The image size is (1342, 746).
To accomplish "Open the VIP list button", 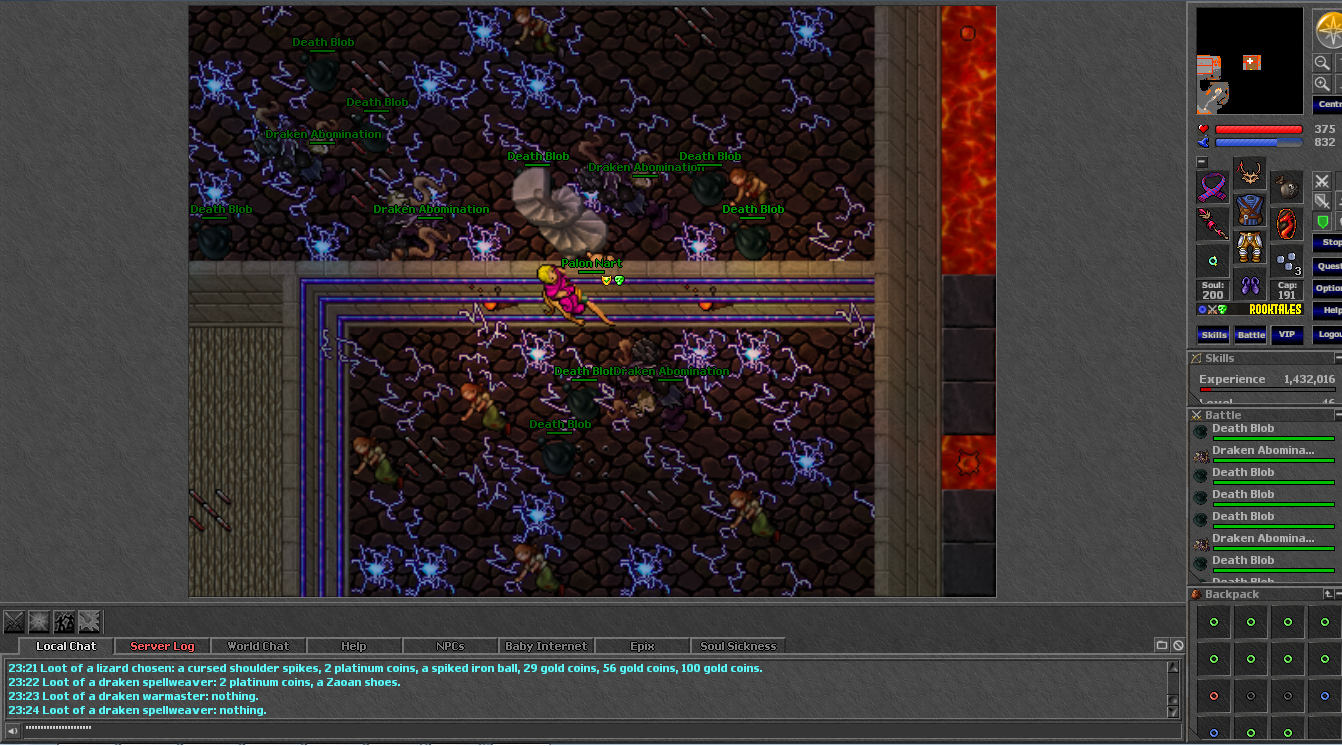I will (x=1287, y=335).
